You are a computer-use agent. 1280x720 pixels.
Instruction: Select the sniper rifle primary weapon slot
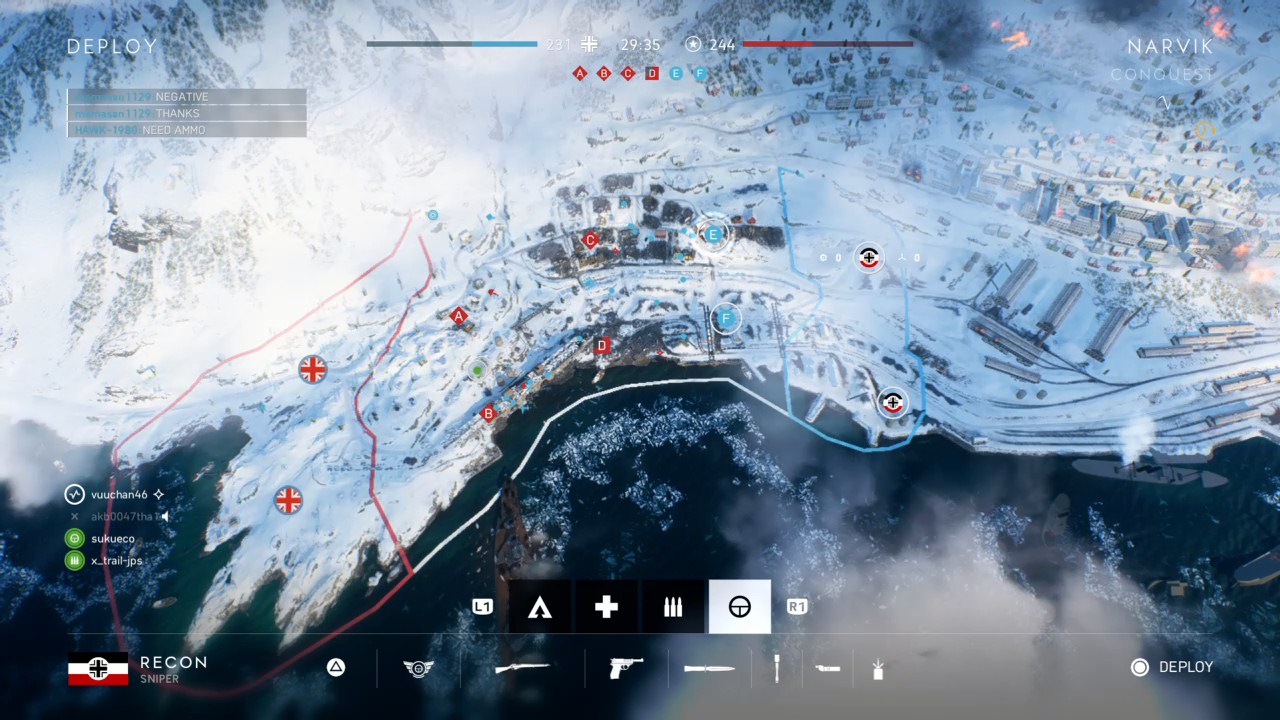tap(522, 668)
